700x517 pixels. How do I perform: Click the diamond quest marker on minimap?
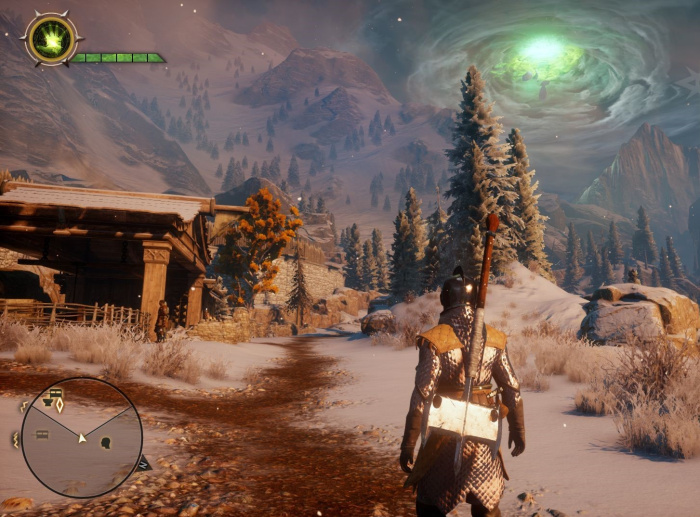pos(59,405)
